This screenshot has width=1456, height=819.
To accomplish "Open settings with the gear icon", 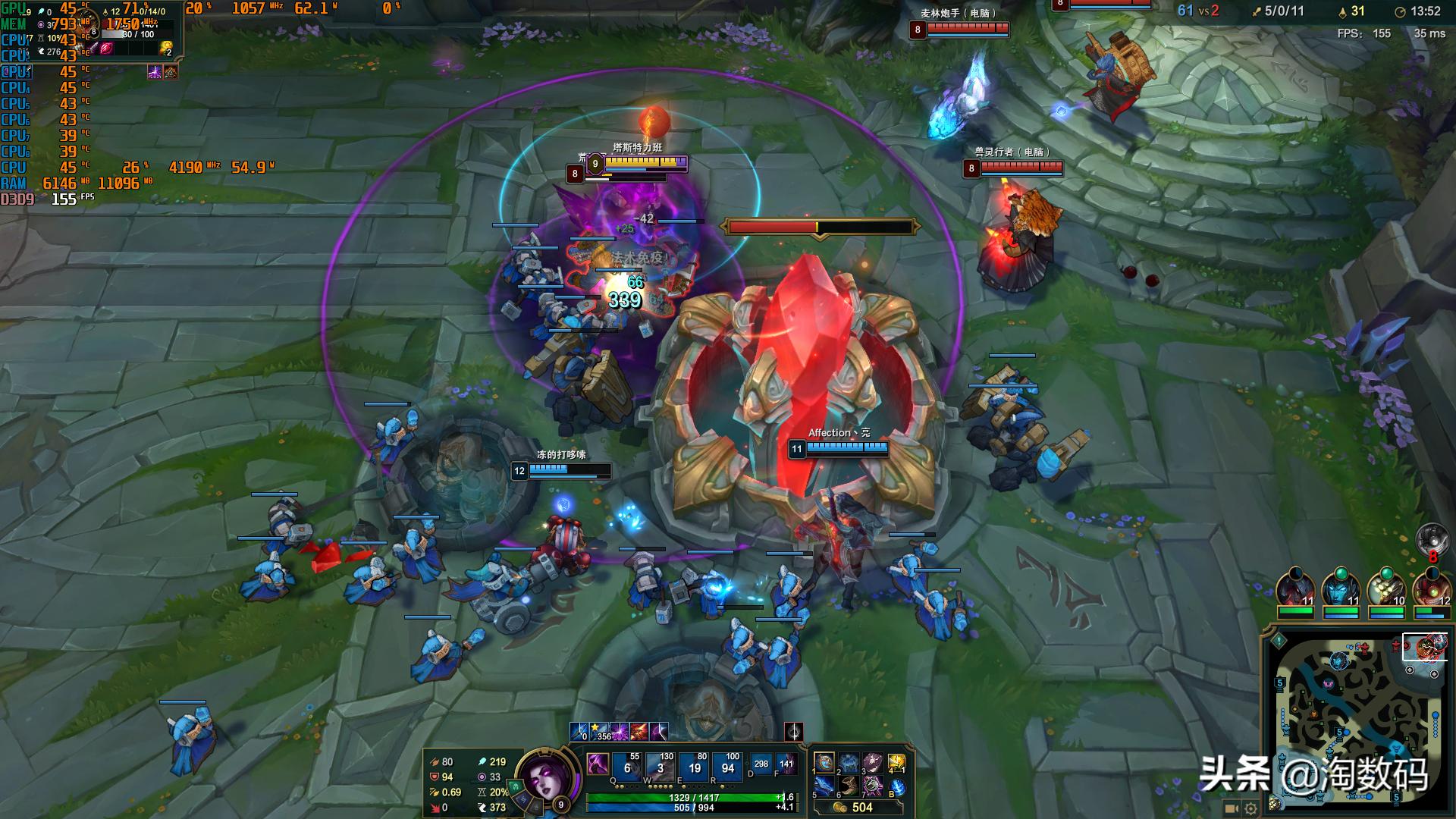I will tap(1250, 808).
